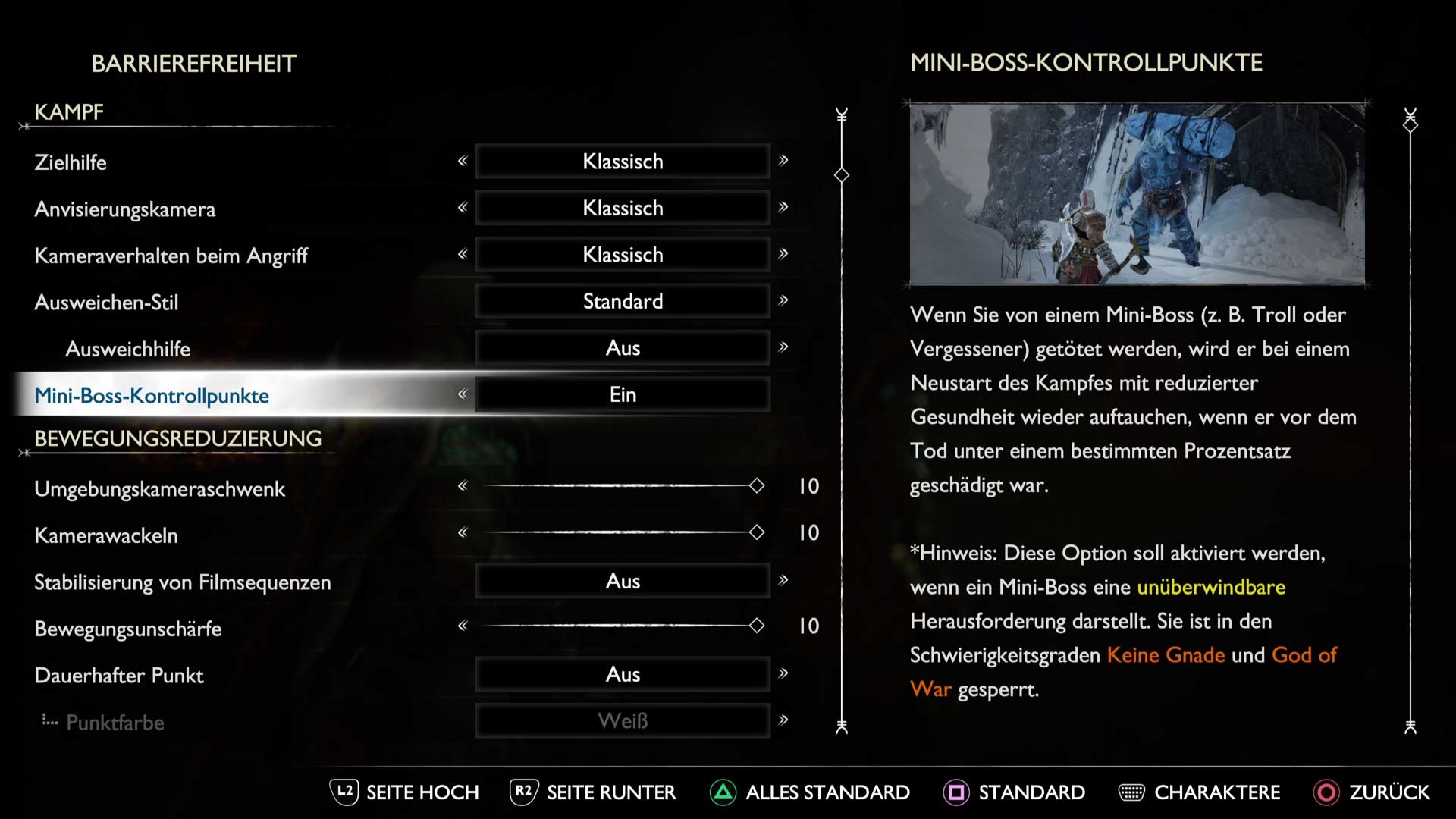Switch the Dauerhafter Punkt value box
1456x819 pixels.
coord(623,674)
